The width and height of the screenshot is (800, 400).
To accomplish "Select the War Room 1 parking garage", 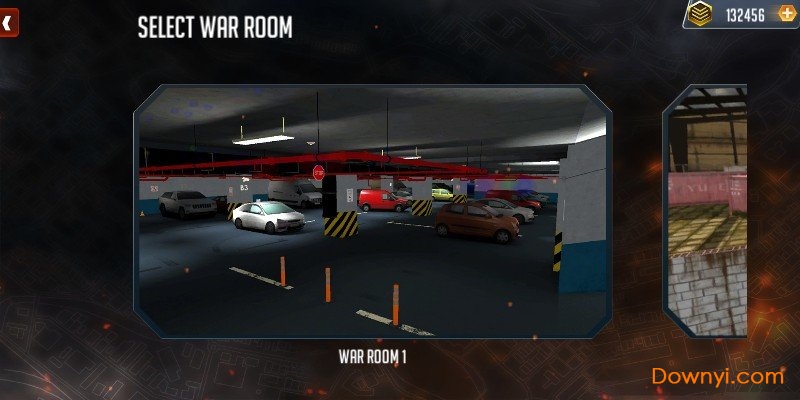I will tap(372, 211).
